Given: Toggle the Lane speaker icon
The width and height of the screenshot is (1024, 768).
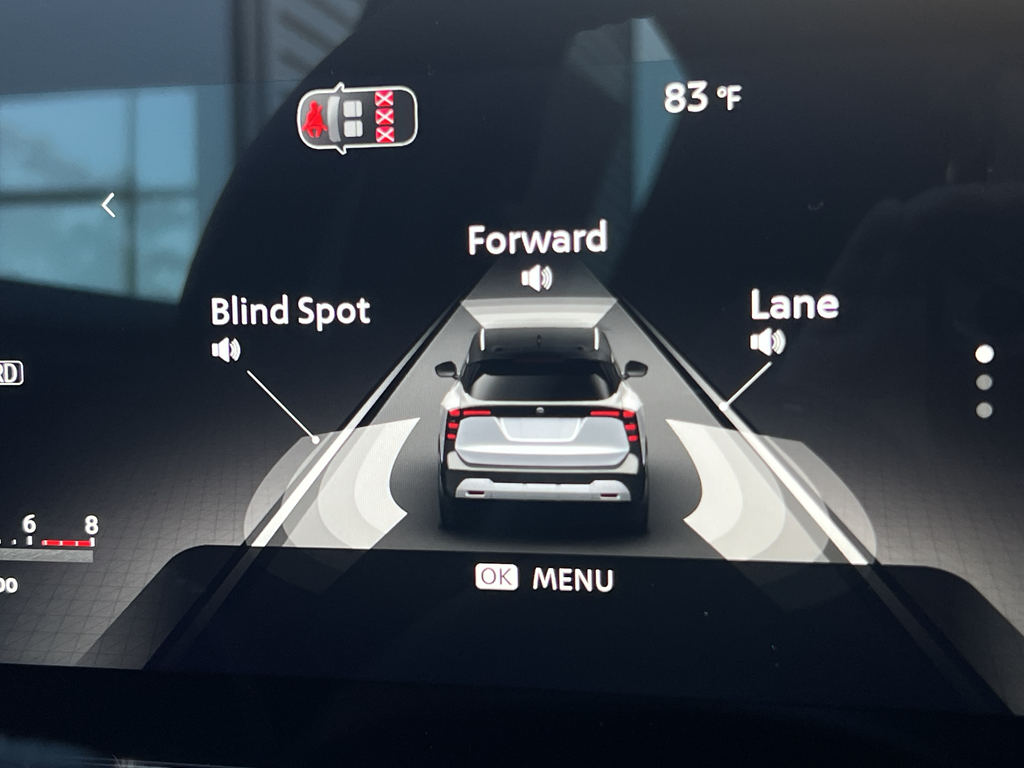Looking at the screenshot, I should point(767,342).
